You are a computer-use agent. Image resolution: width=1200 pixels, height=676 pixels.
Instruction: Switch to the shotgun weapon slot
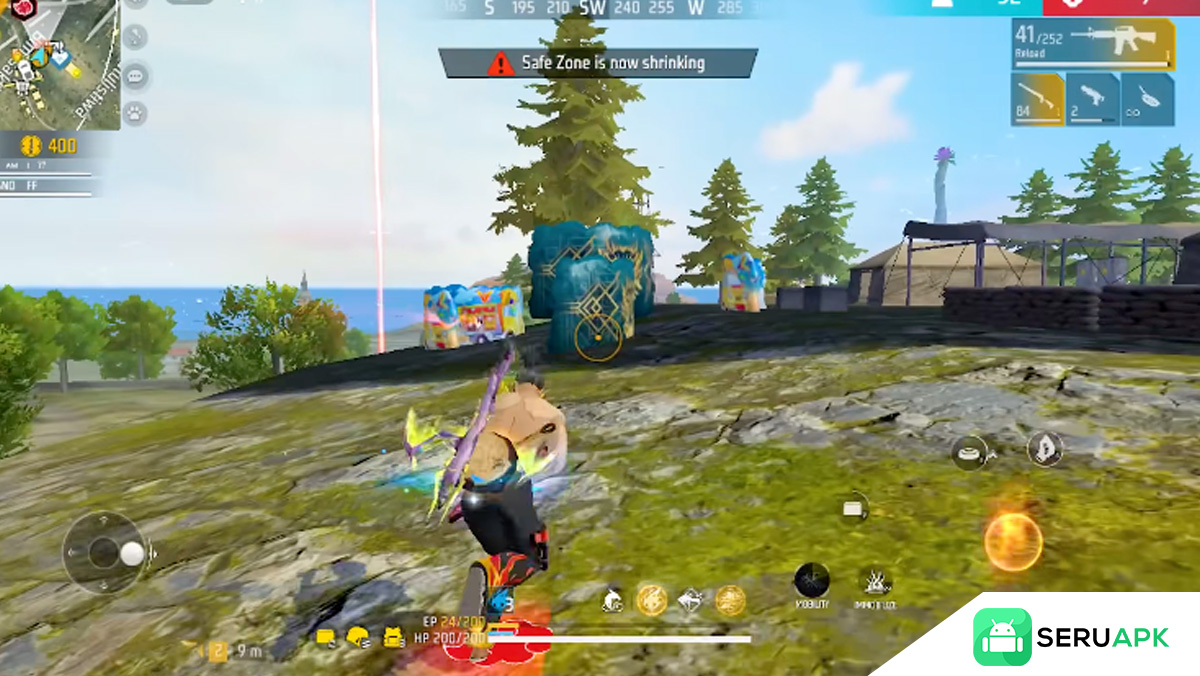point(1037,99)
